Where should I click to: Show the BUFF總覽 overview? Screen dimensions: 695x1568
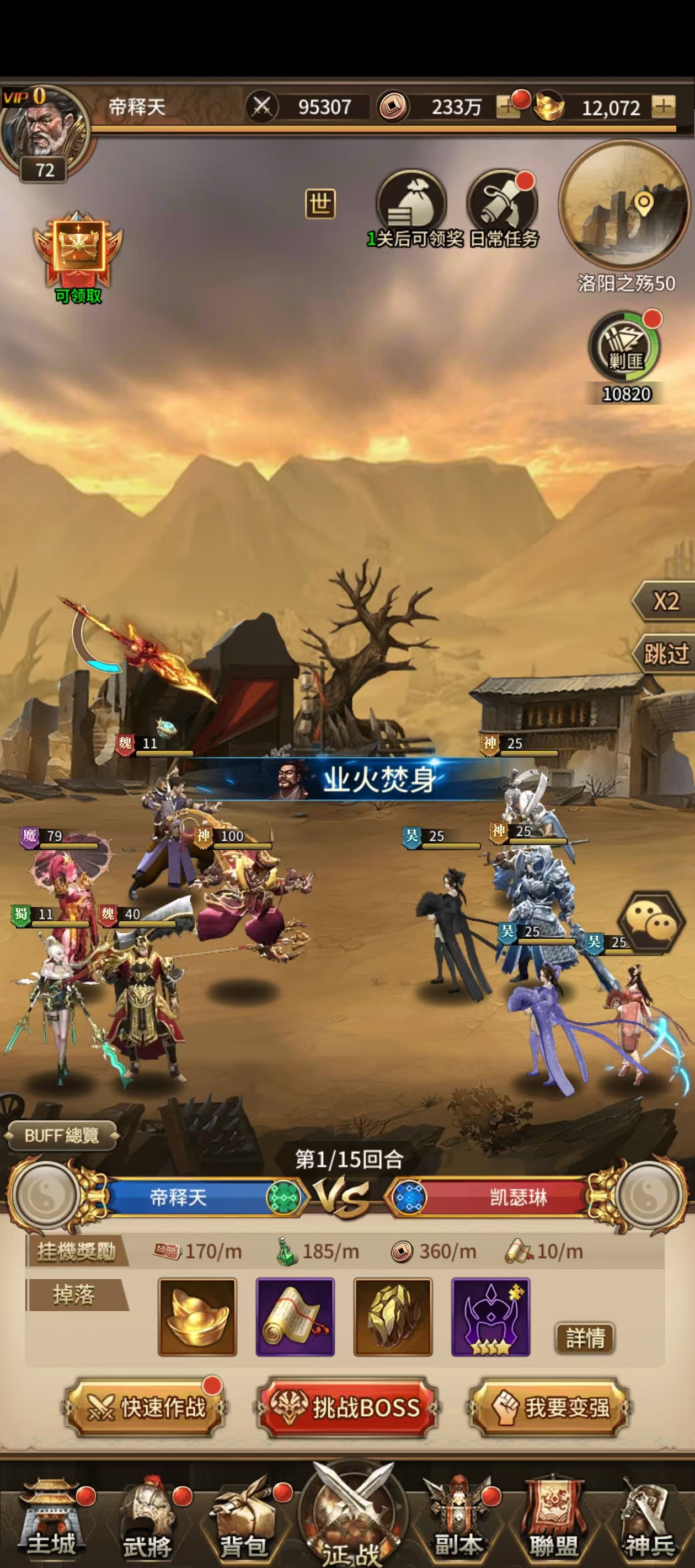point(61,1135)
